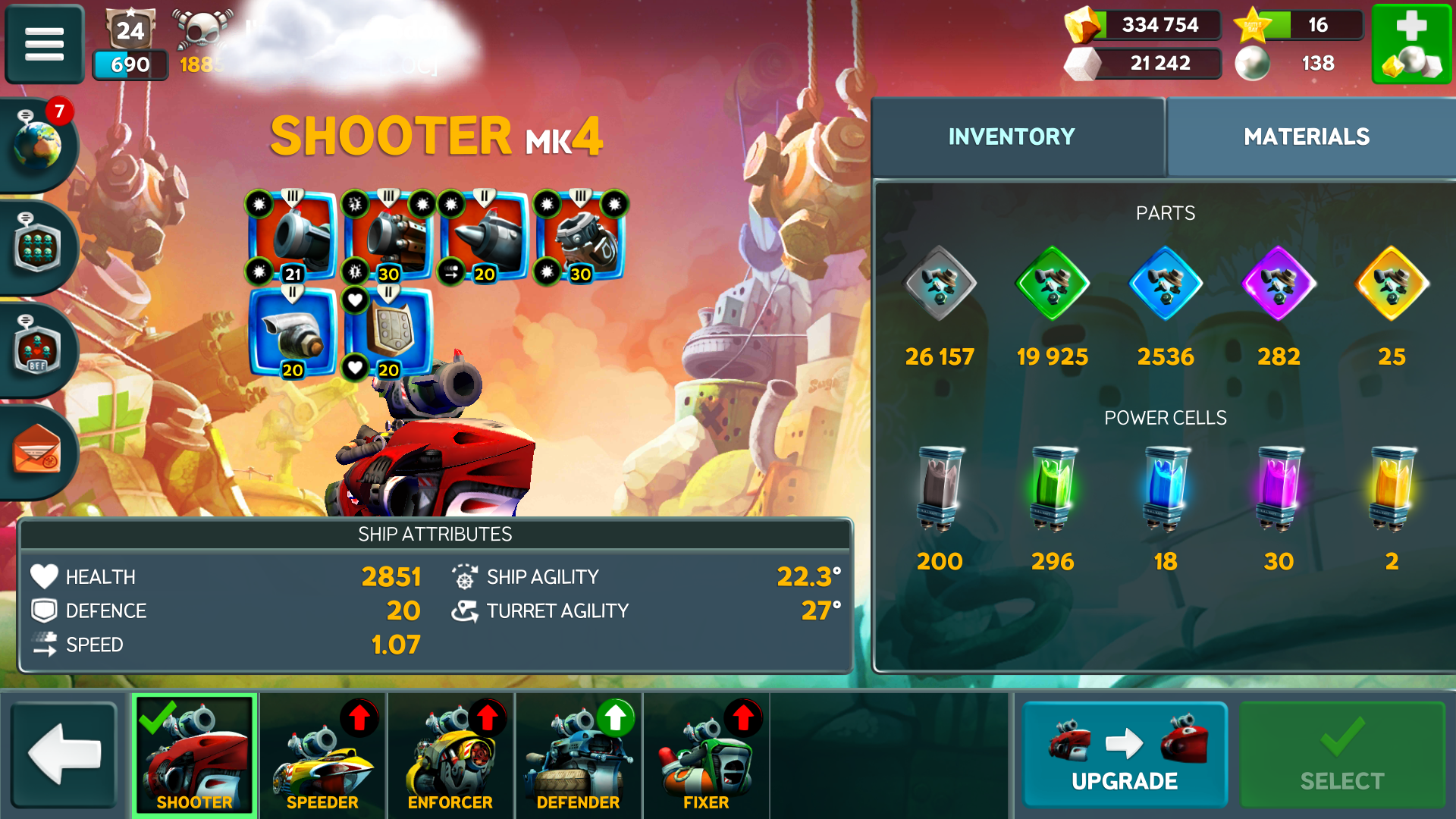Image resolution: width=1456 pixels, height=819 pixels.
Task: Open the globe chat with 7 notifications
Action: pos(38,142)
